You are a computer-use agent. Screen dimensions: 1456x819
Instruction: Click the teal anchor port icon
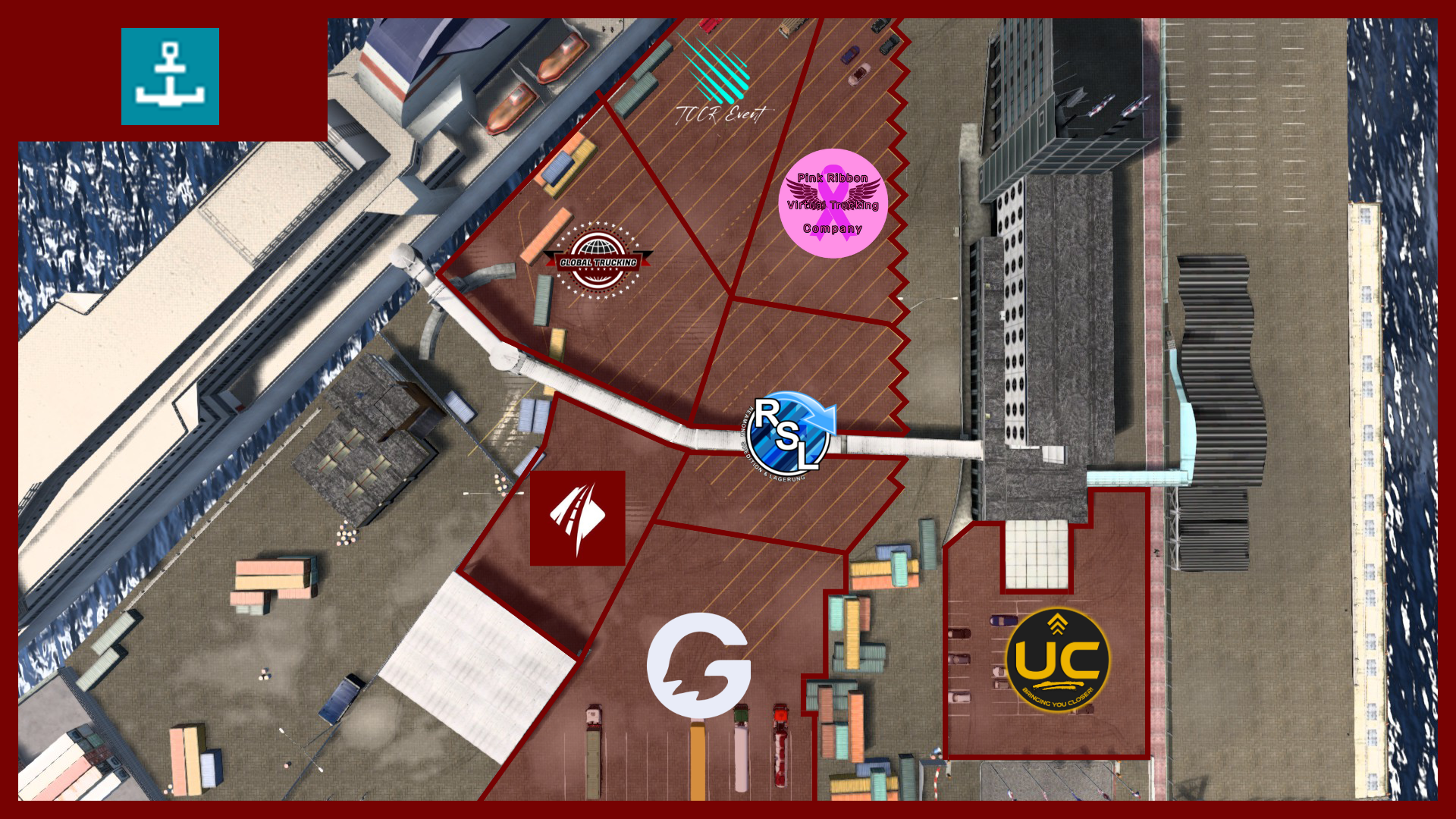[x=170, y=77]
